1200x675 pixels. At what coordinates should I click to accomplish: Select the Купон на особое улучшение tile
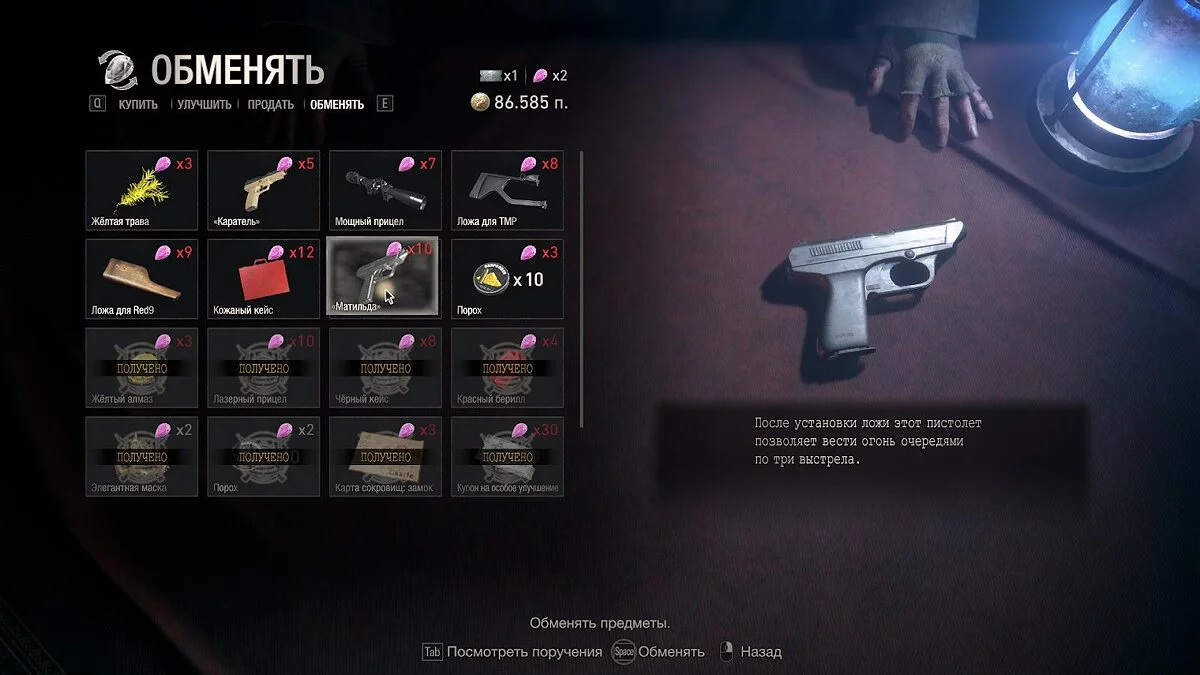(507, 456)
